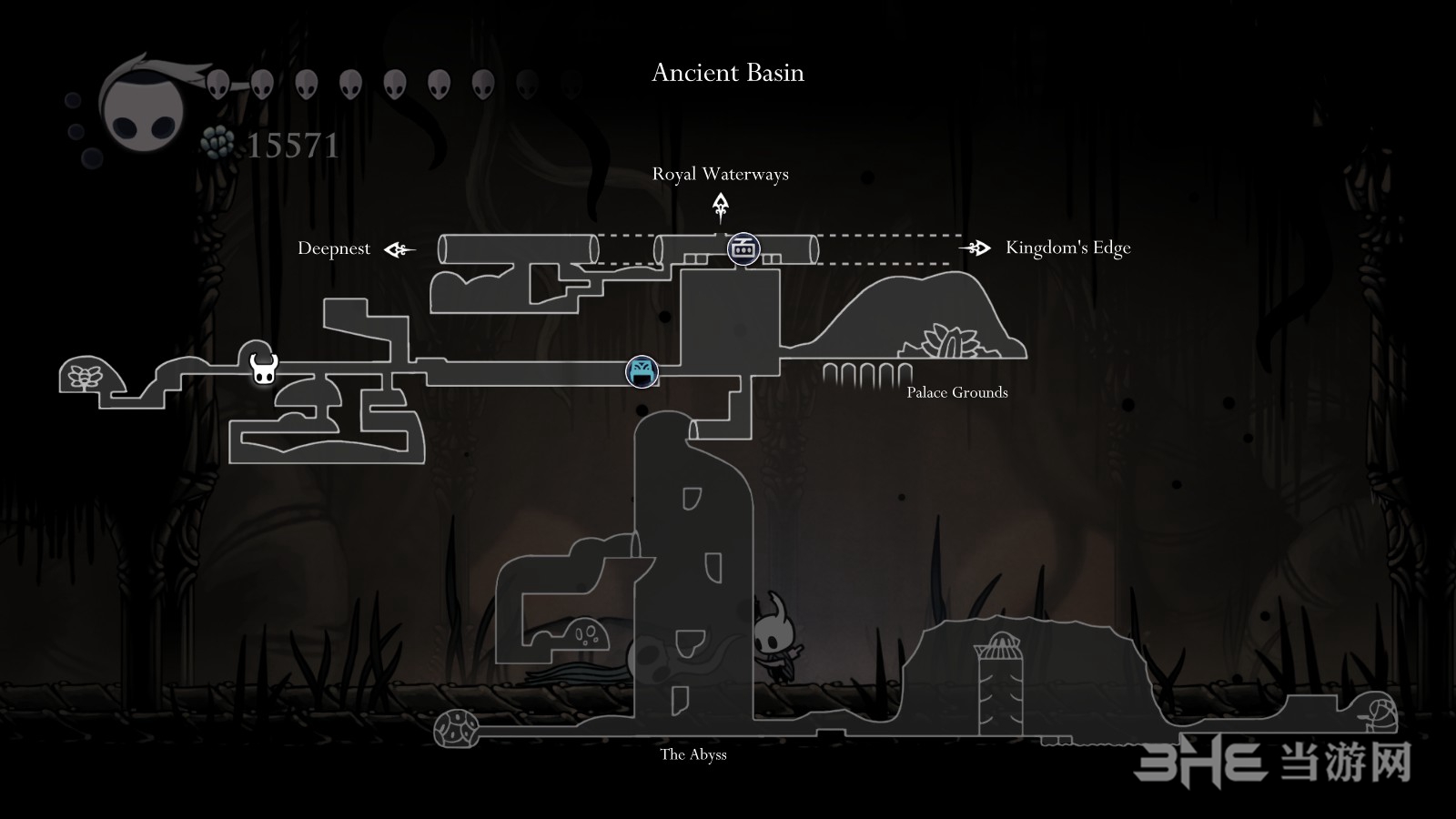1456x819 pixels.
Task: Click the flower icon room on the map
Action: click(86, 376)
